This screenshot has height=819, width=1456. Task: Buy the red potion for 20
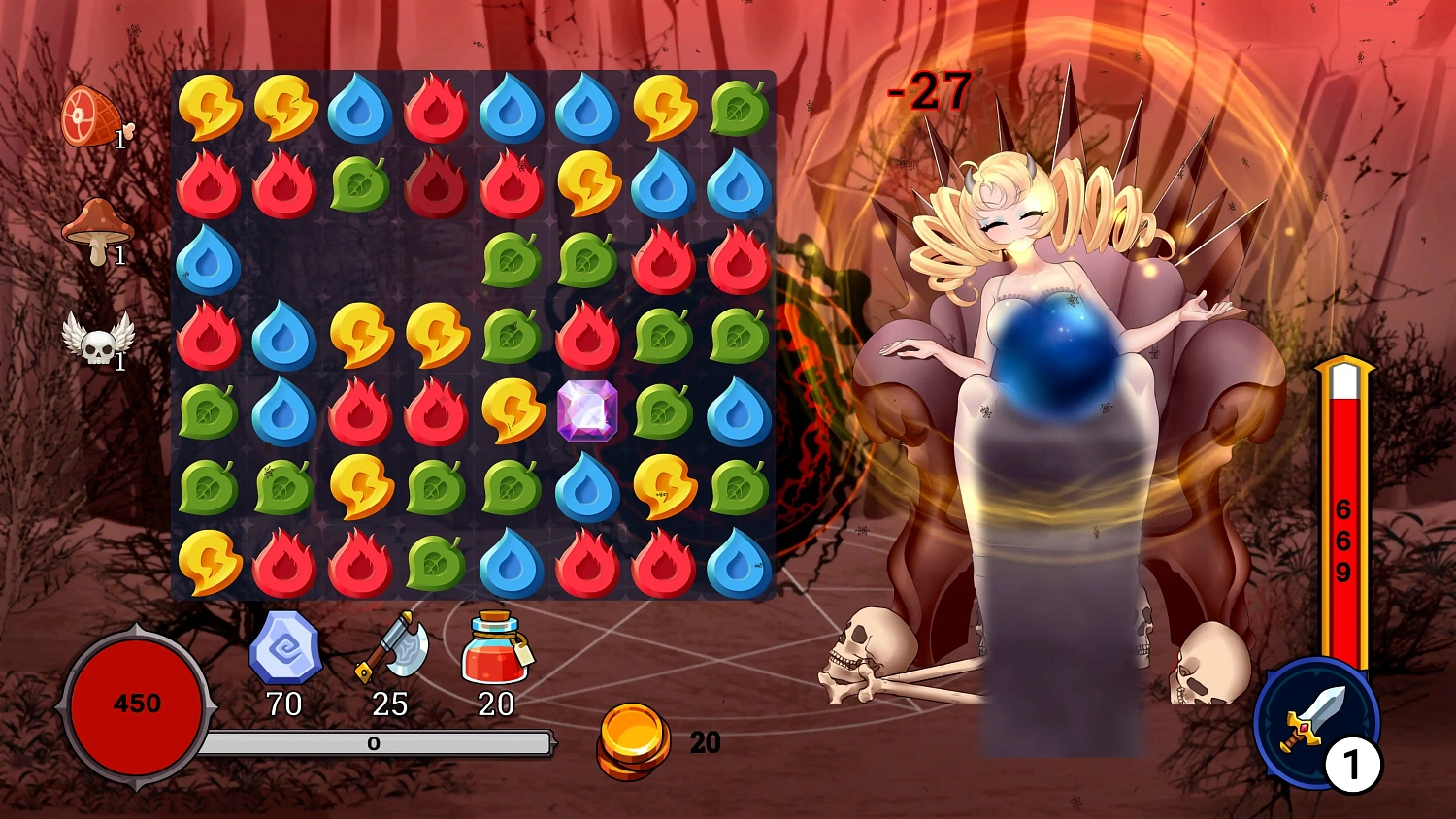[x=496, y=648]
